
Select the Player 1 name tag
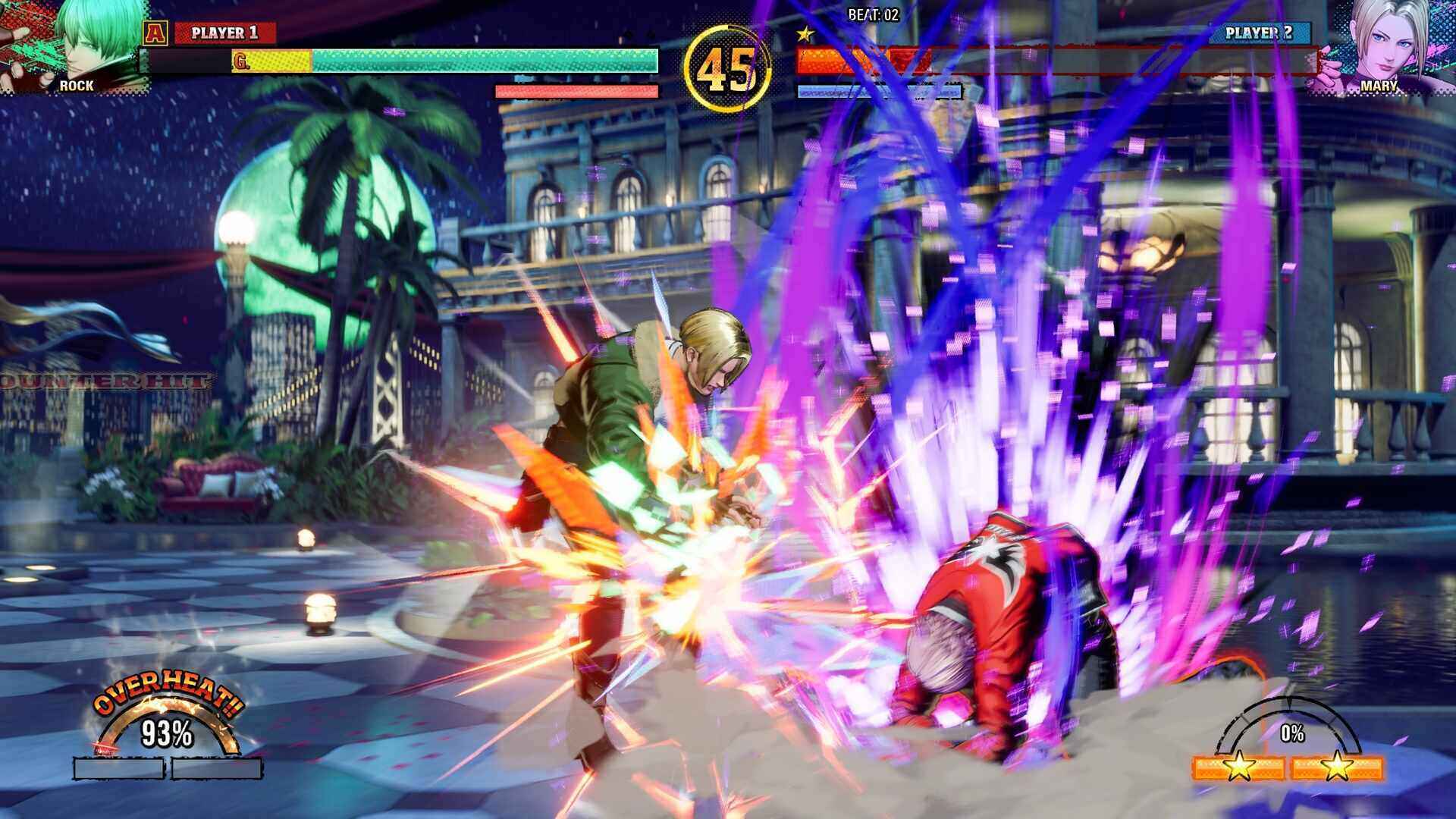[x=224, y=33]
